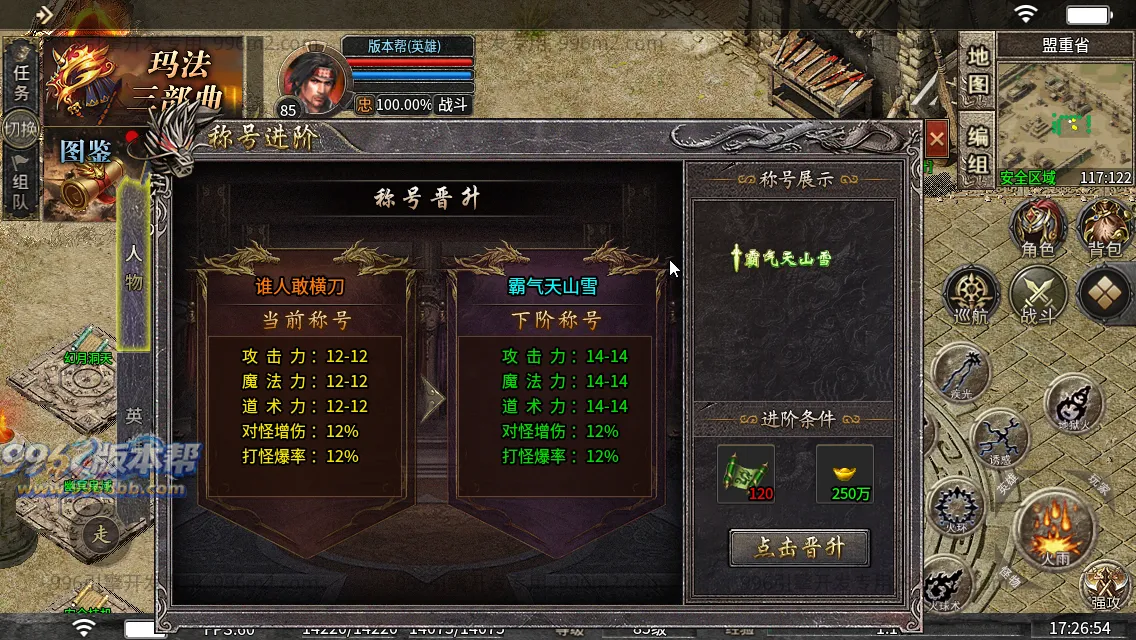Select the 人物 character tab
The width and height of the screenshot is (1136, 640).
pos(133,265)
